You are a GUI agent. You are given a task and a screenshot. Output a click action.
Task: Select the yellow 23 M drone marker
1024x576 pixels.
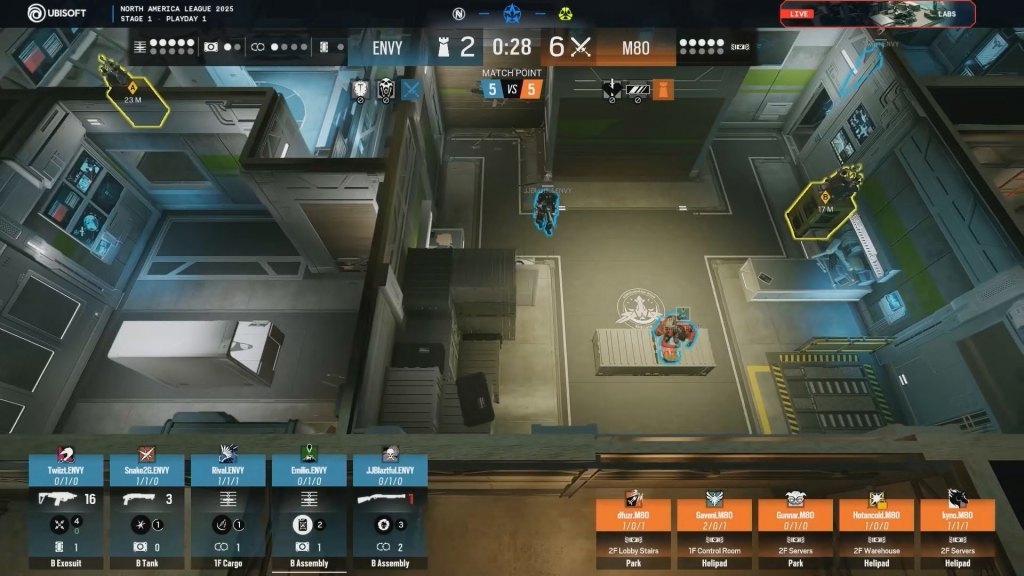coord(132,96)
